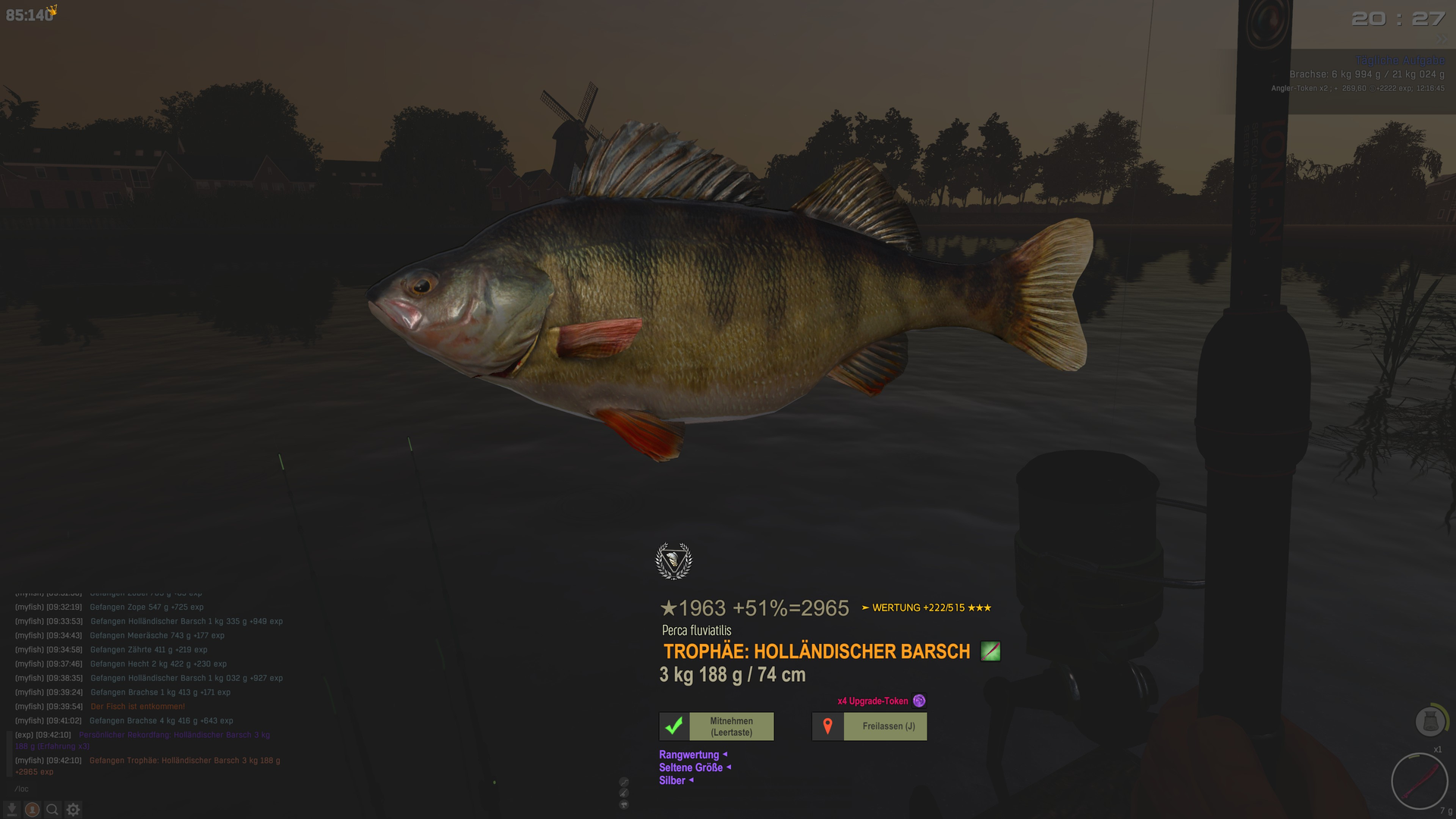Click the orange player profile chat icon
1456x819 pixels.
coord(32,810)
